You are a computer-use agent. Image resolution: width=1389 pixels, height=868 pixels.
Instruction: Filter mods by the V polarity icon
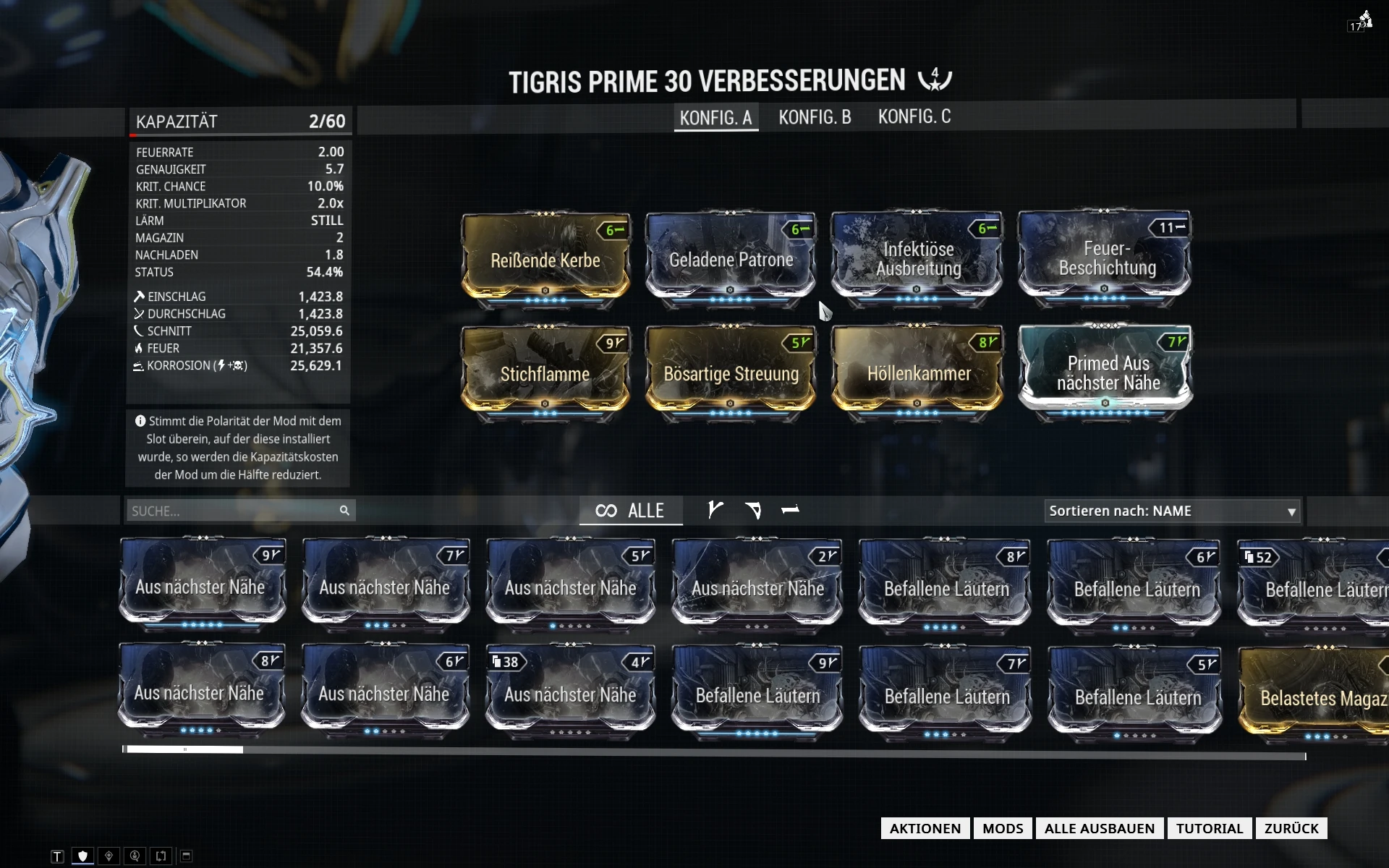click(x=715, y=510)
